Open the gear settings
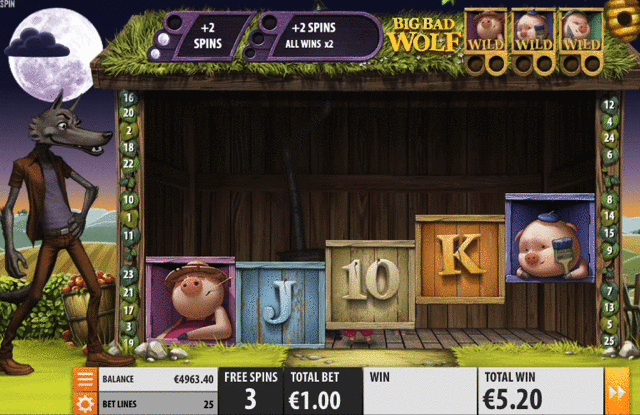640x415 pixels. coord(85,403)
